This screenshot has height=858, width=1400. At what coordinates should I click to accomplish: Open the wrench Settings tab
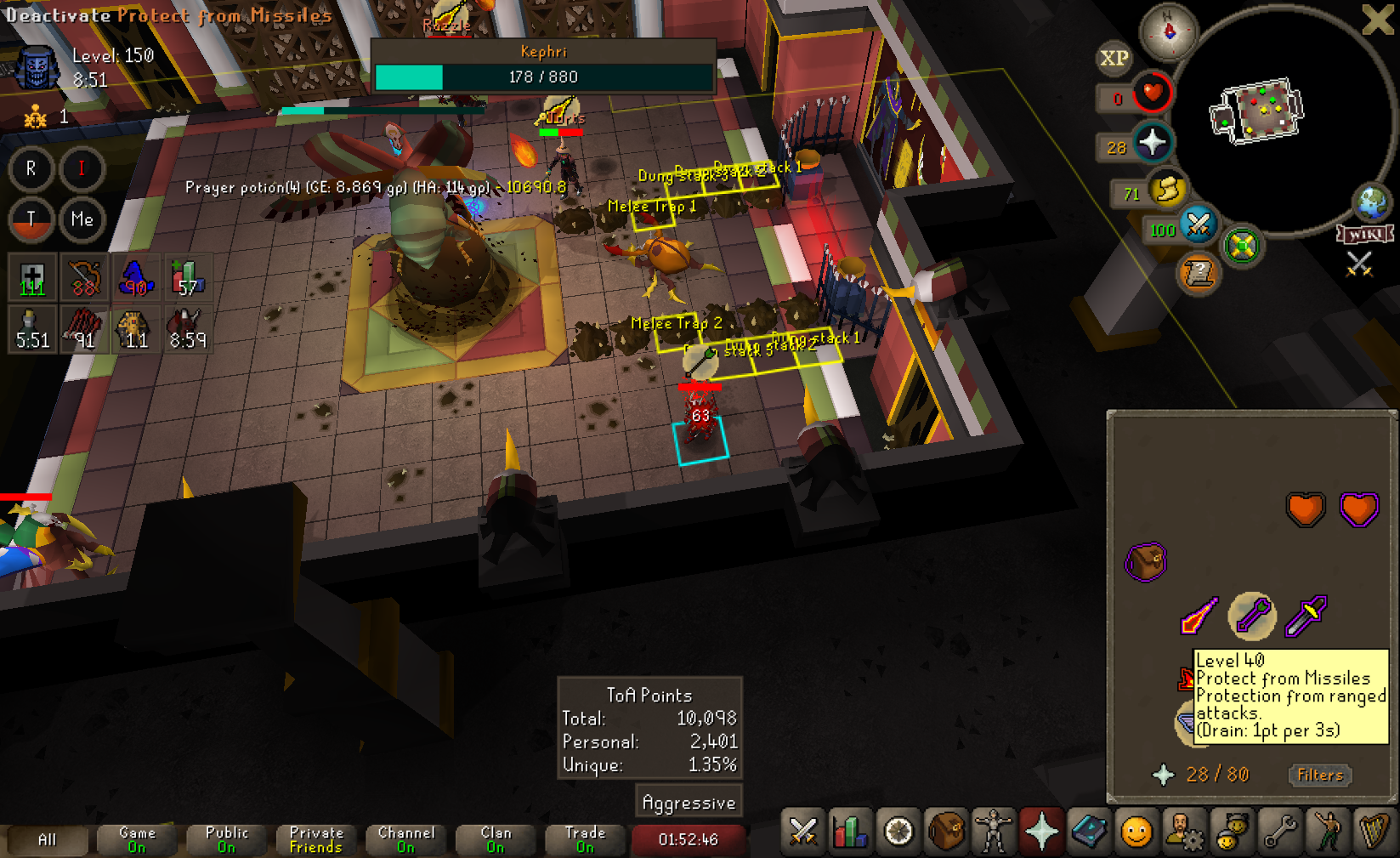[x=1279, y=832]
